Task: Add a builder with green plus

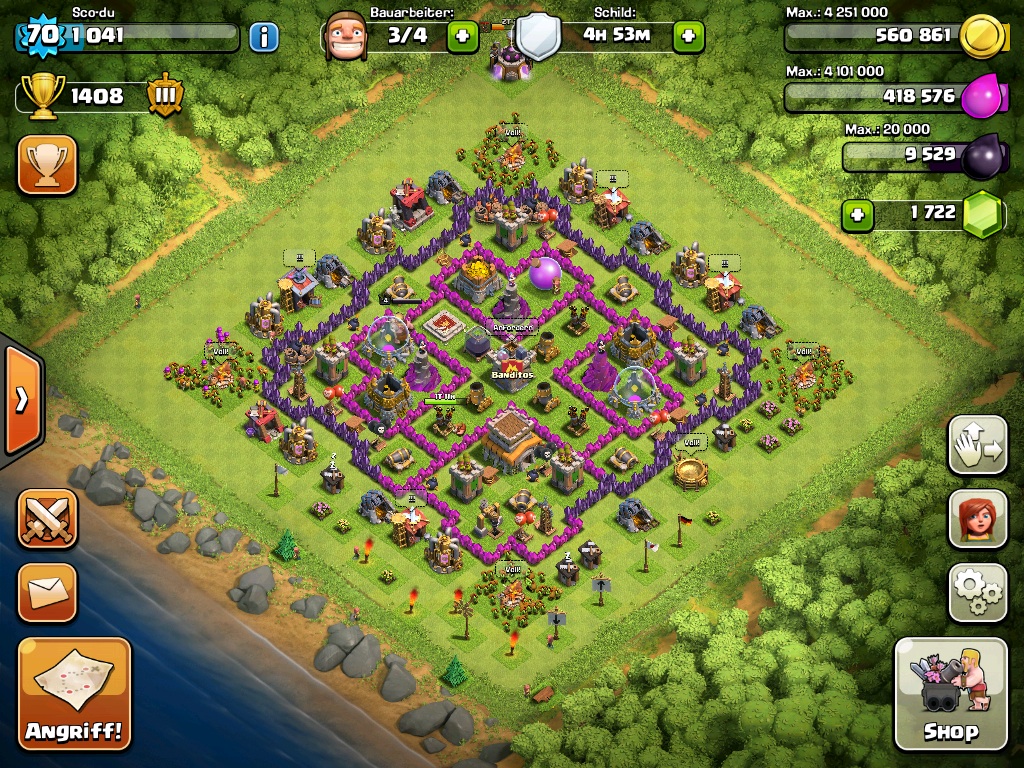Action: 462,37
